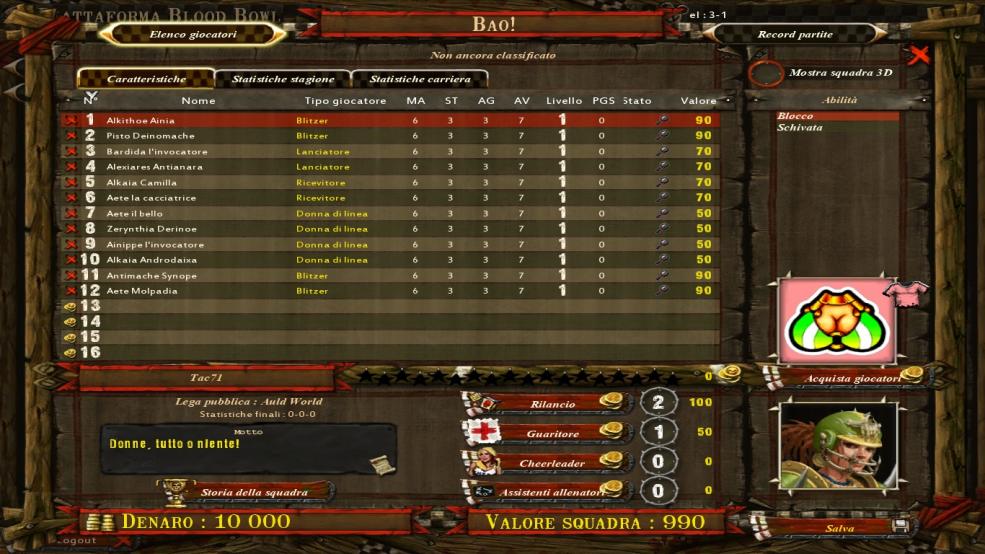985x554 pixels.
Task: Open Storia della squadra
Action: (253, 492)
